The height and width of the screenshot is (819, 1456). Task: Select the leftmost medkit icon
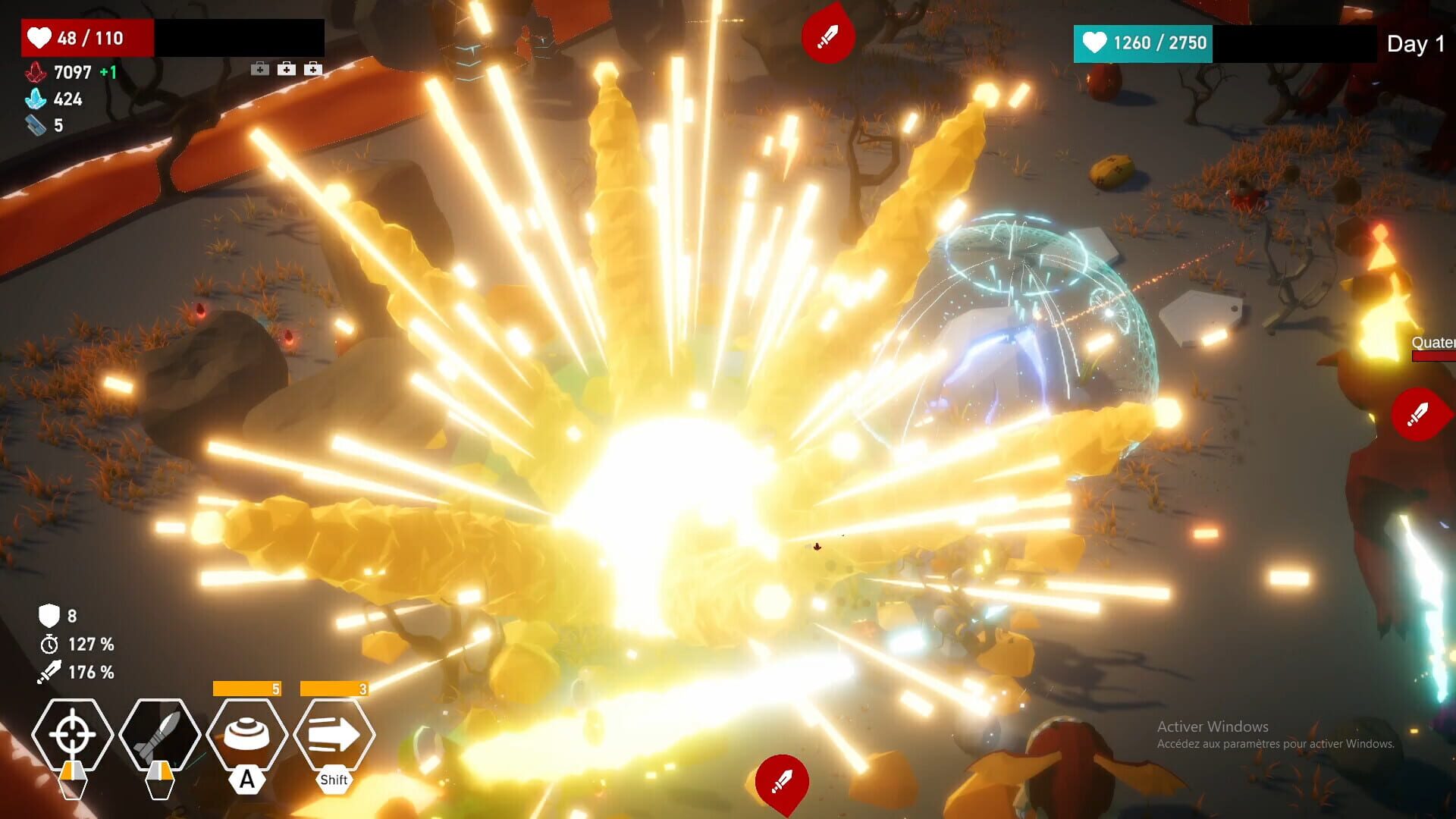point(260,68)
